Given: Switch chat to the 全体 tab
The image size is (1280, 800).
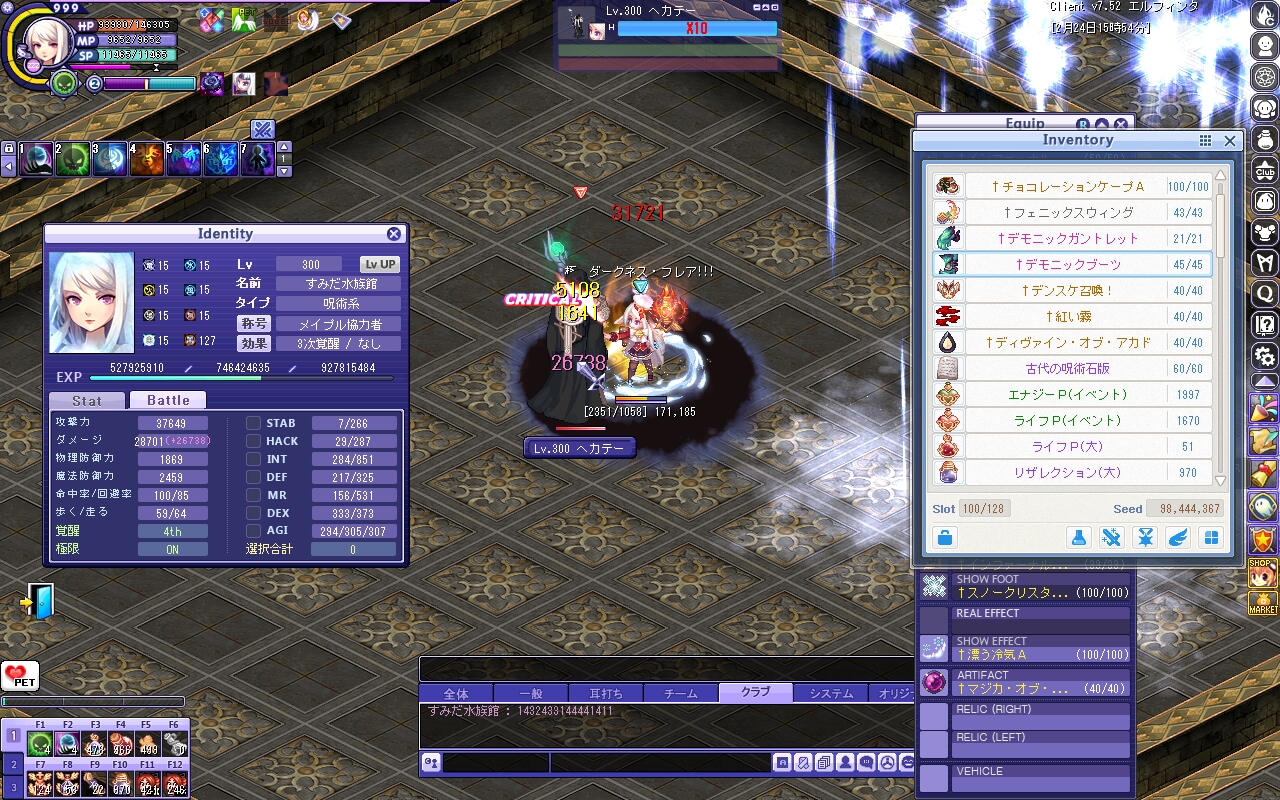Looking at the screenshot, I should [456, 693].
